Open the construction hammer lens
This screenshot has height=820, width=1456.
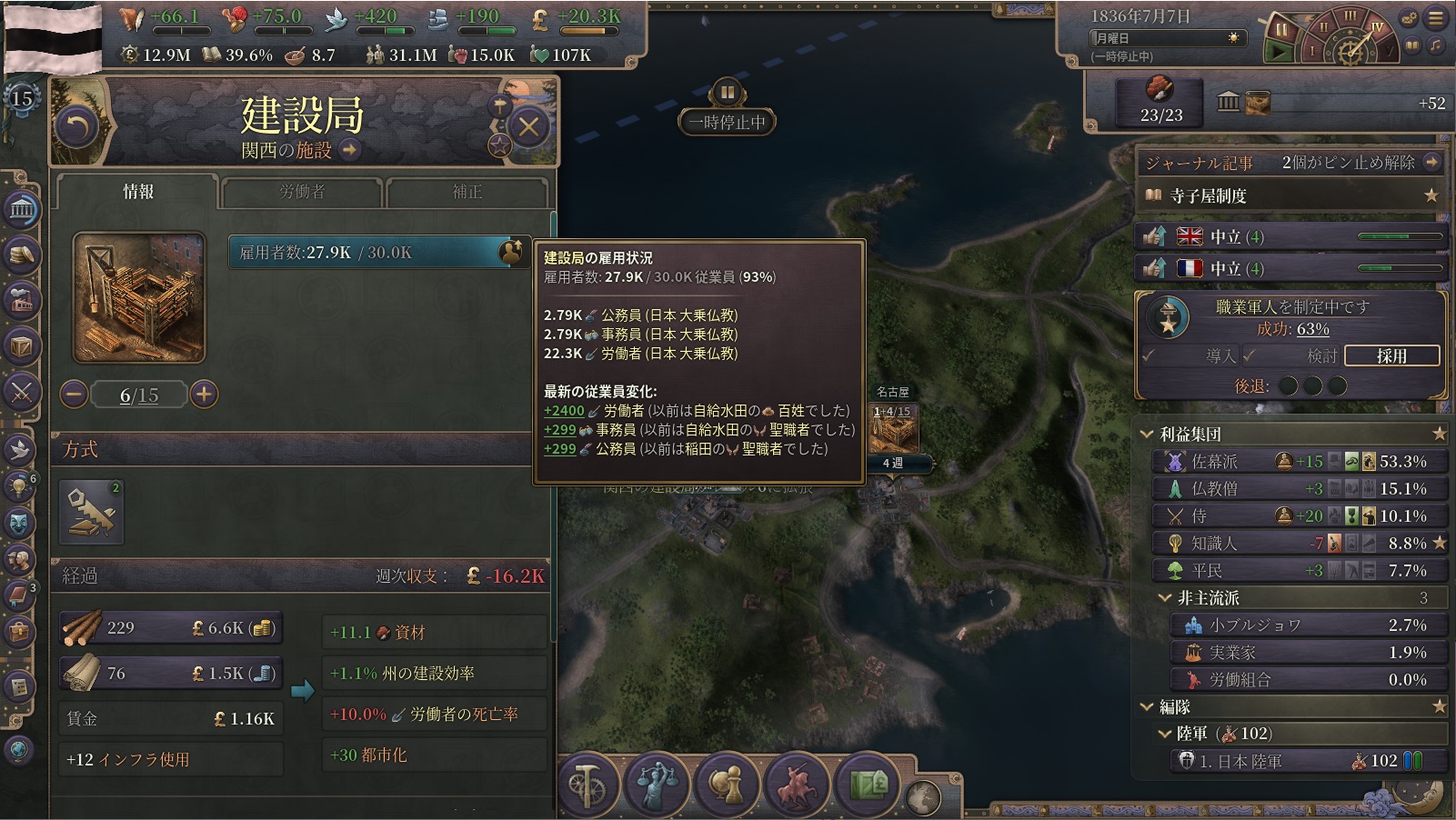tap(587, 783)
